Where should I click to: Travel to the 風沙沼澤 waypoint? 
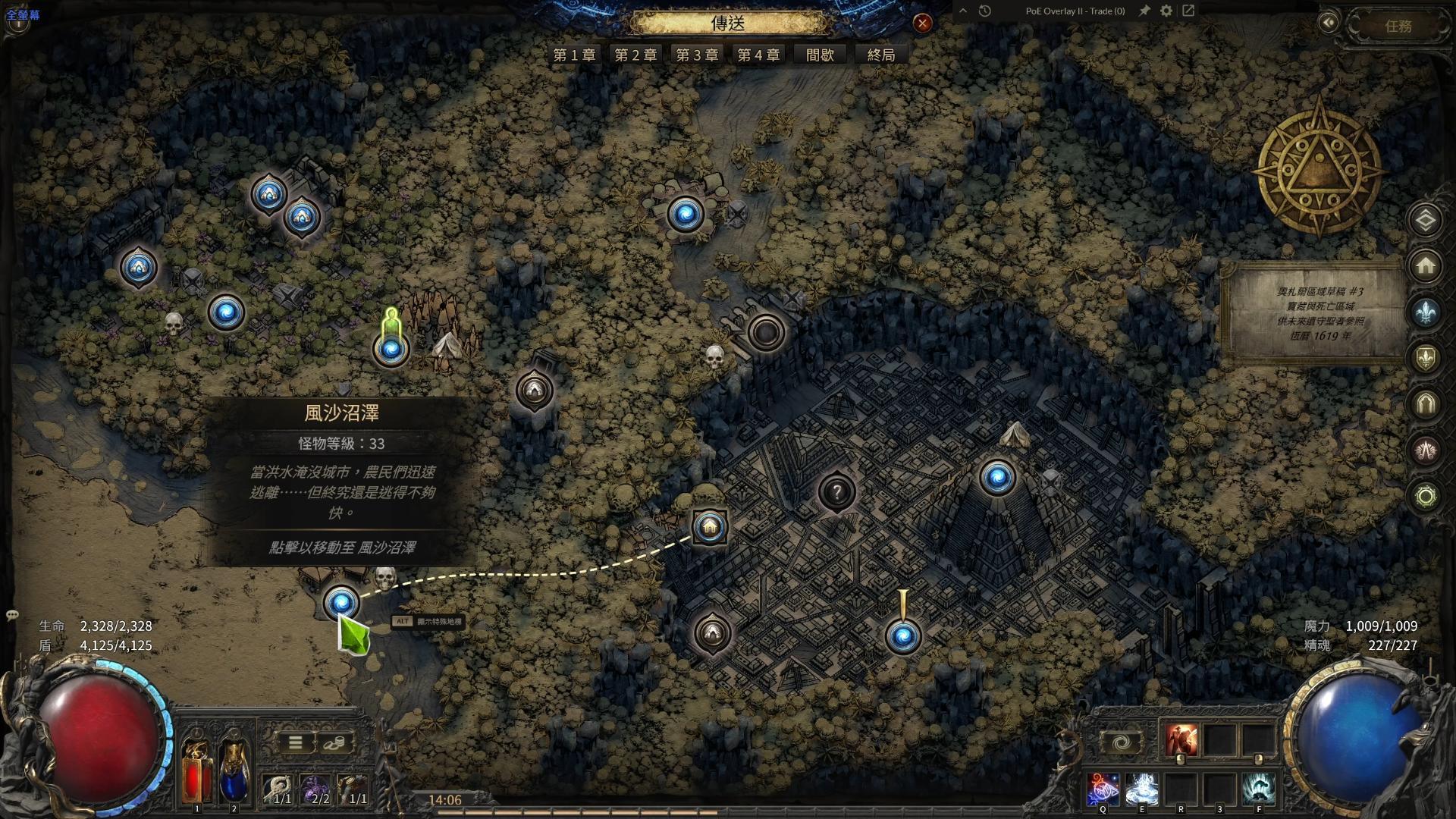(341, 603)
